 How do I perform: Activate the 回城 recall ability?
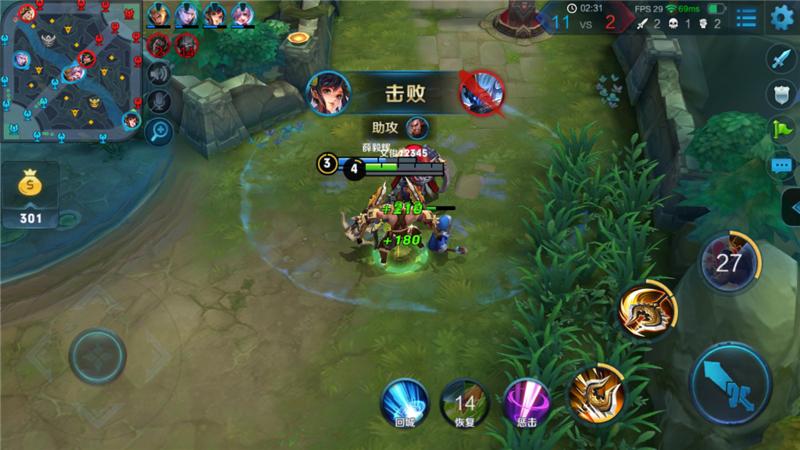(404, 400)
